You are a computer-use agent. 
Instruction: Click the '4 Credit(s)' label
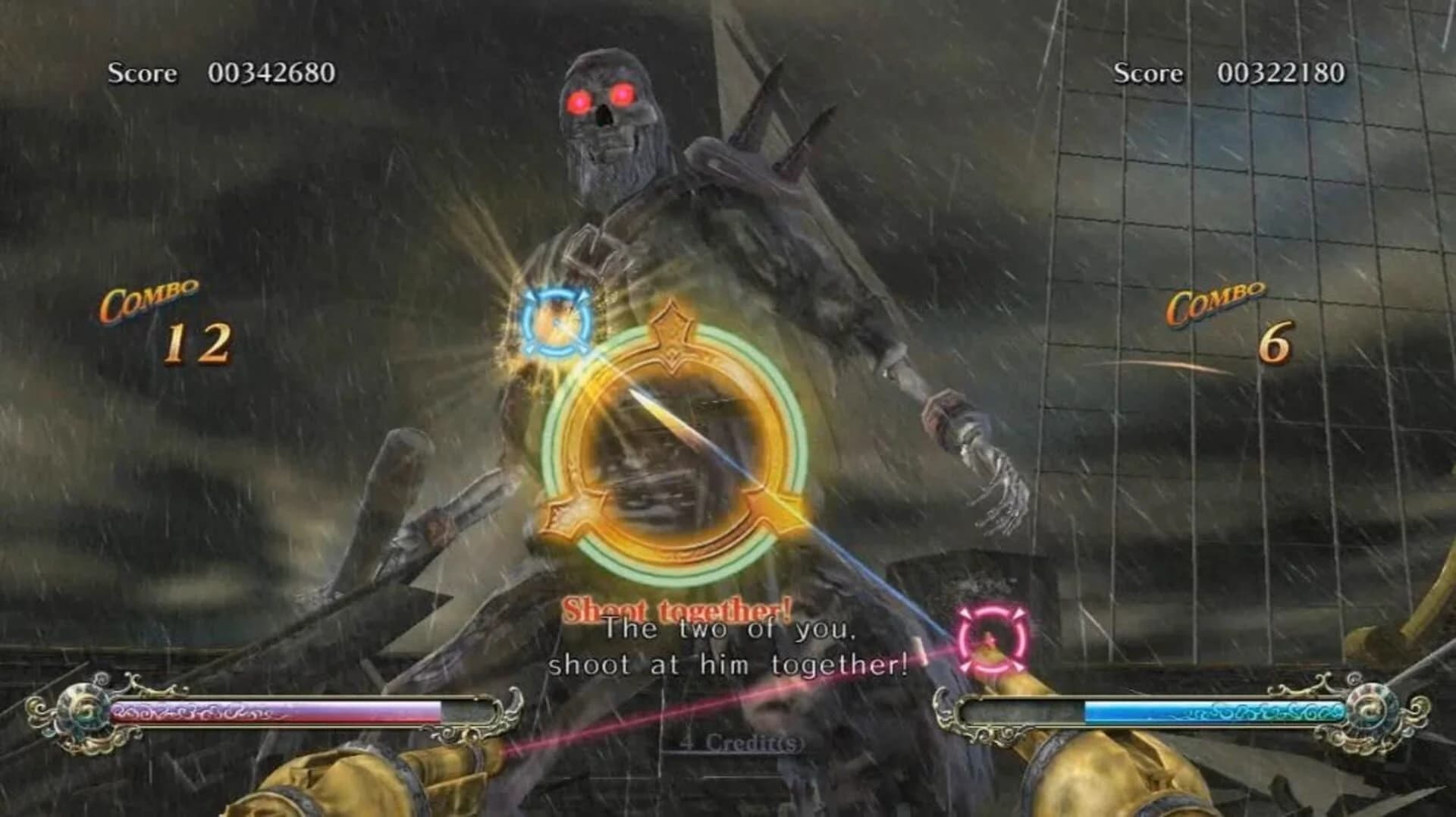(732, 744)
